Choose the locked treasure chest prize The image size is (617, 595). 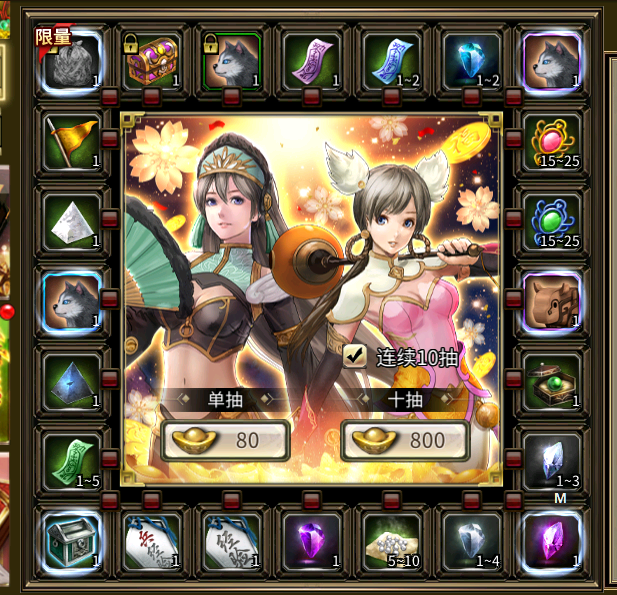pyautogui.click(x=152, y=61)
